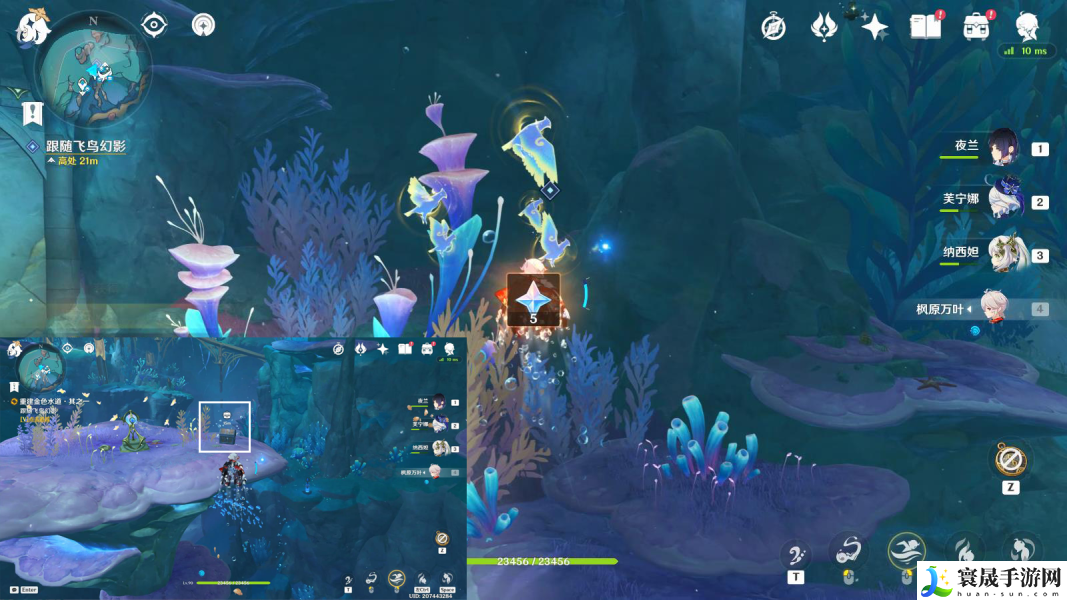Toggle Elemental Sight eye icon
This screenshot has height=600, width=1067.
tap(154, 25)
